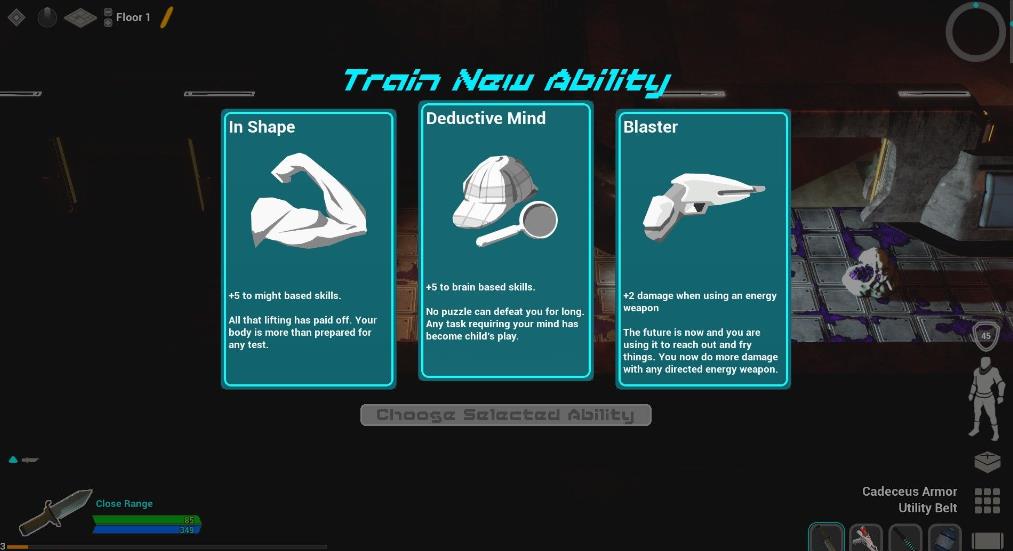Click the floor tile map icon
1013x551 pixels.
click(x=80, y=17)
